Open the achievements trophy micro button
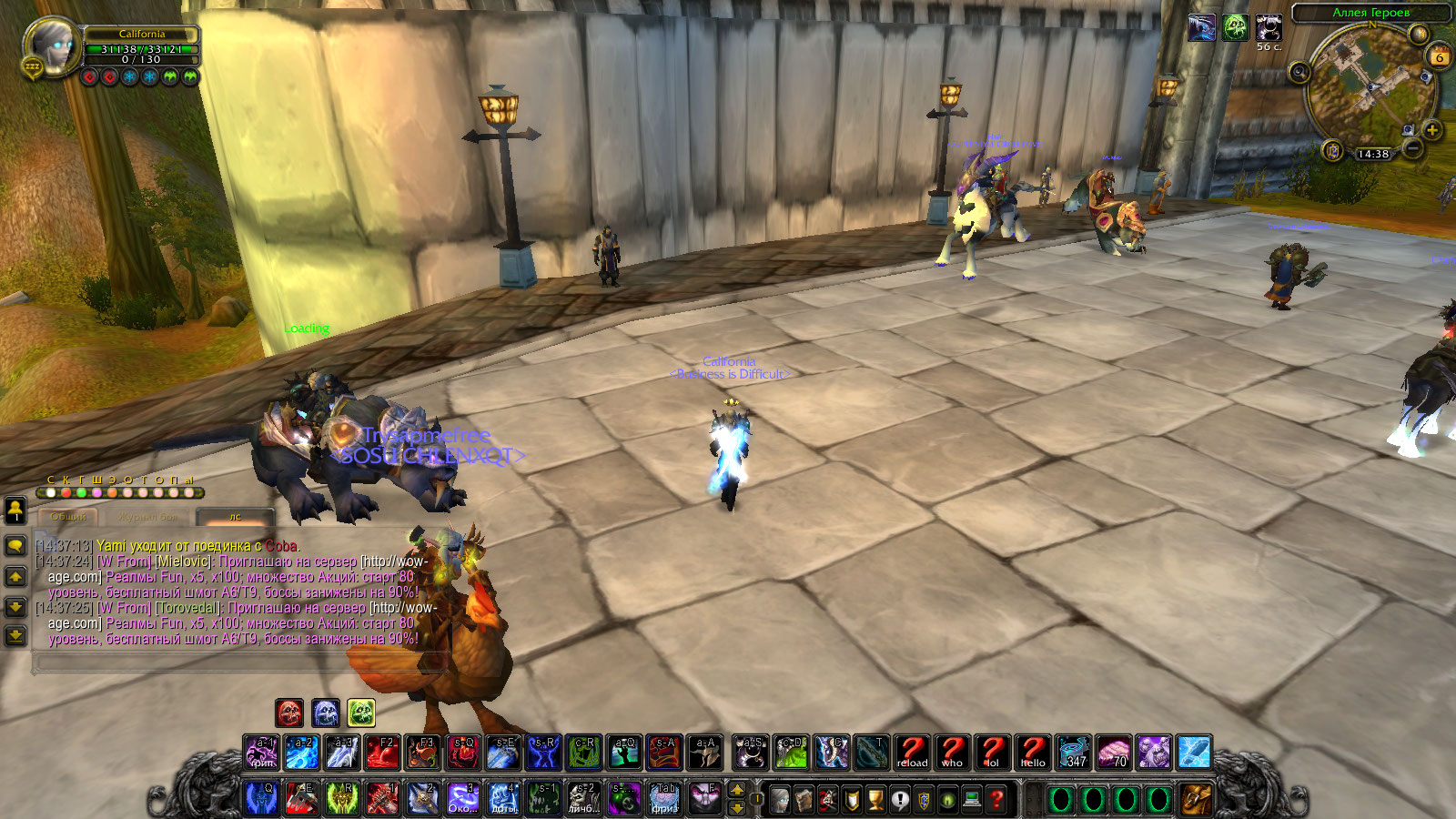This screenshot has height=819, width=1456. [x=875, y=799]
